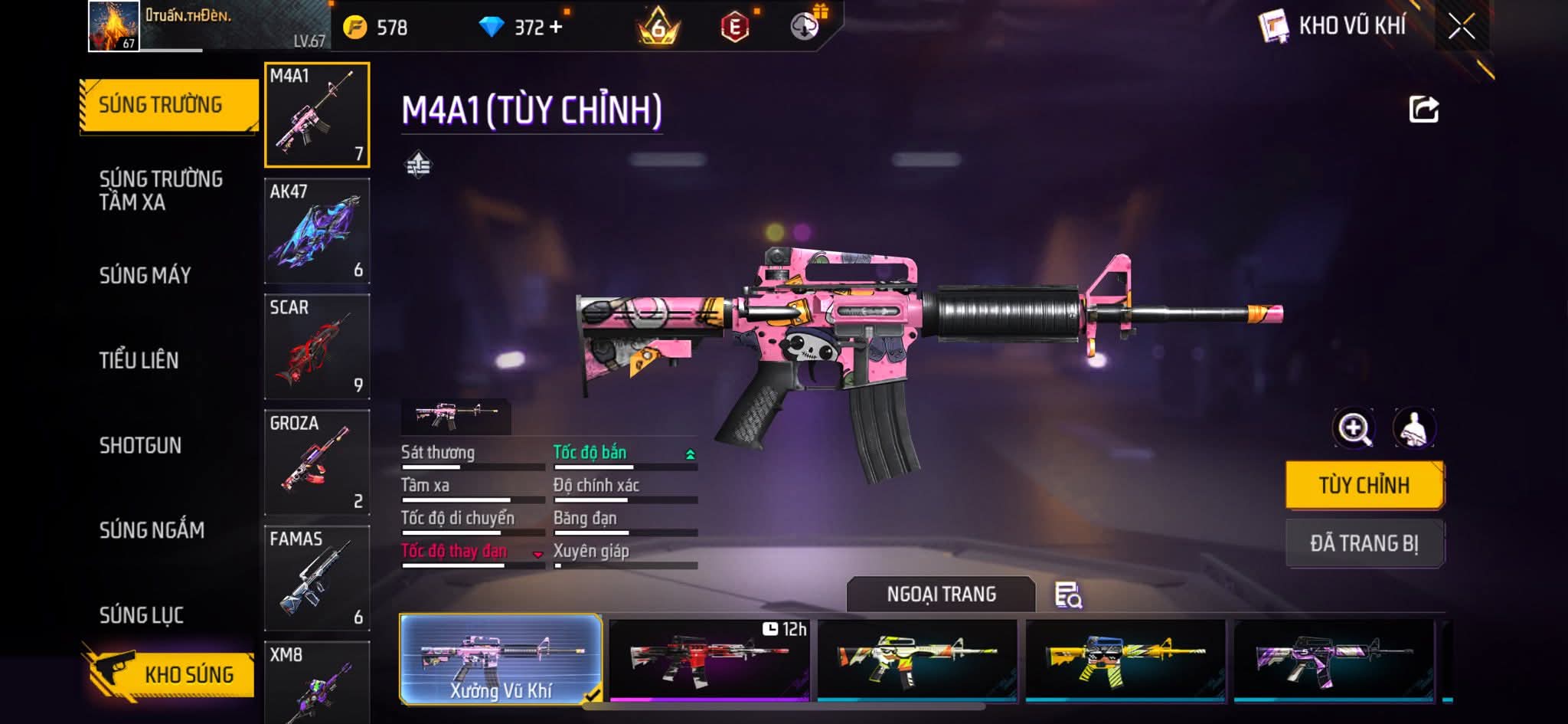Click the Đã Trang Bị button

[x=1364, y=543]
